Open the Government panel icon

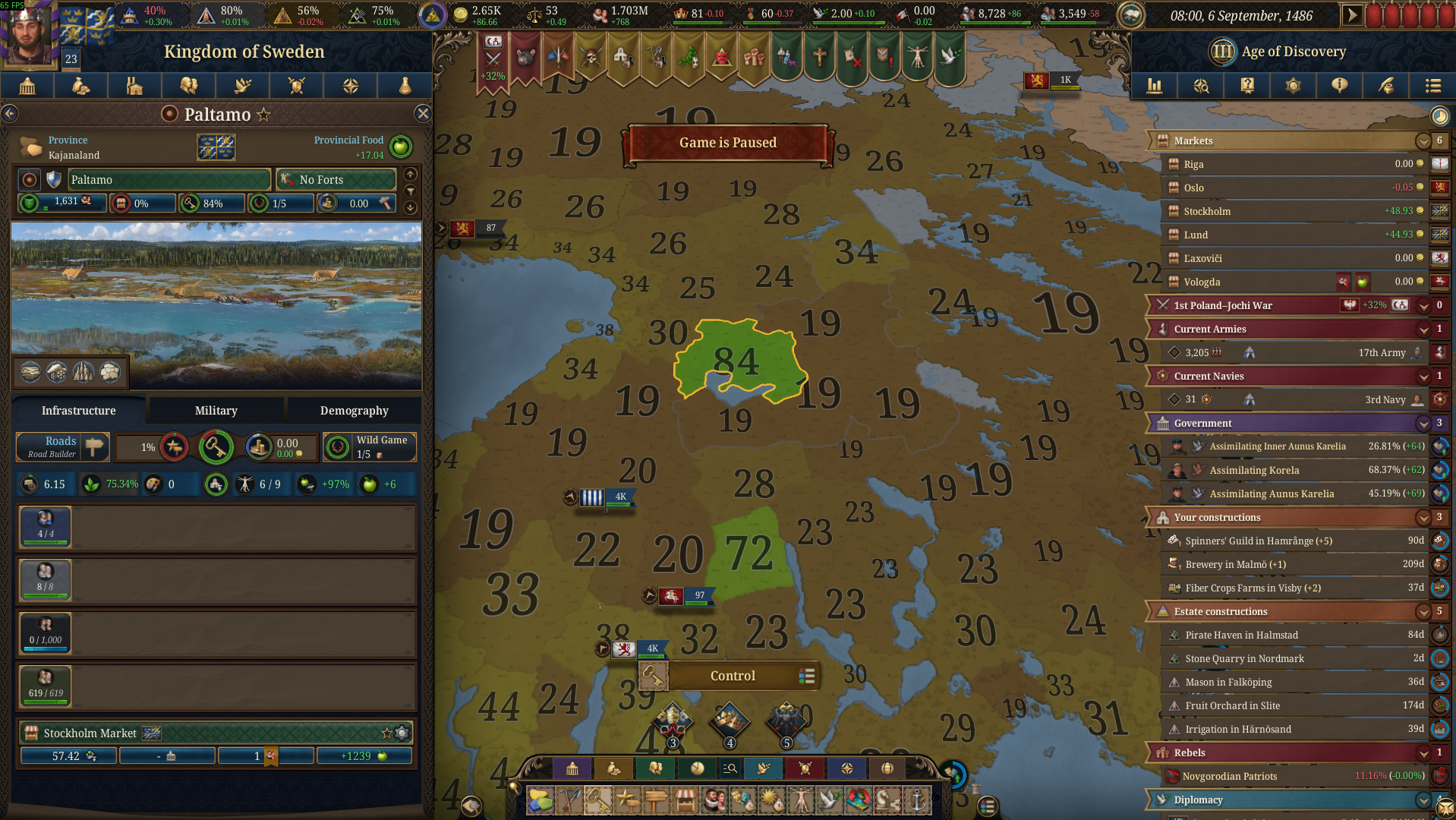27,86
